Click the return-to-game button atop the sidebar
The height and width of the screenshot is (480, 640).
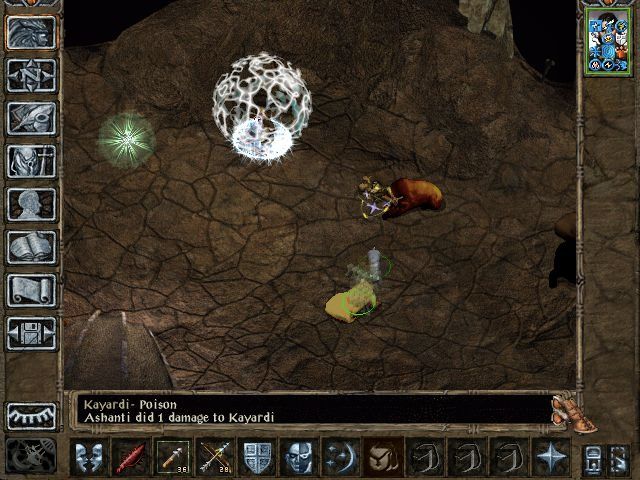click(32, 32)
